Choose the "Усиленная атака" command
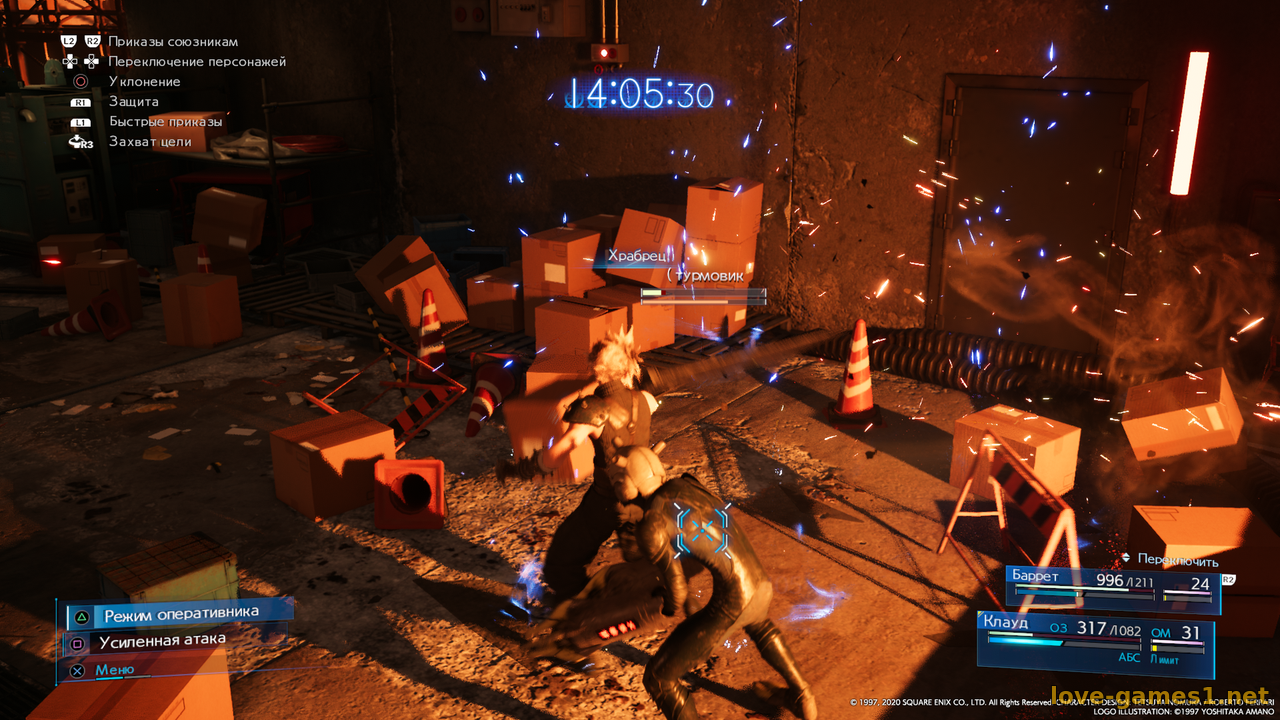Viewport: 1280px width, 720px height. point(162,640)
